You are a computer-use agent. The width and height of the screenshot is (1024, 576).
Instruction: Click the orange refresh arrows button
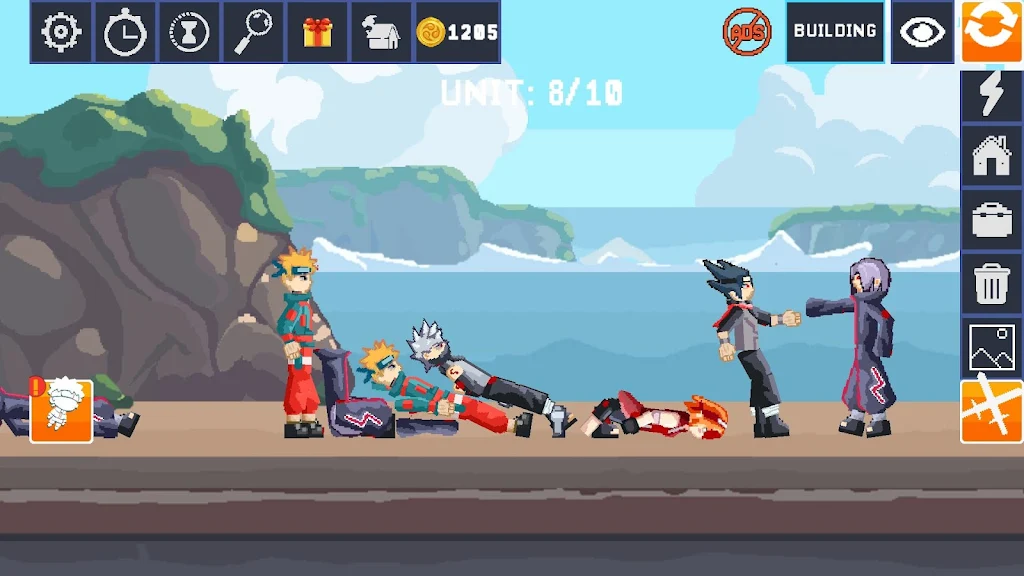click(992, 32)
